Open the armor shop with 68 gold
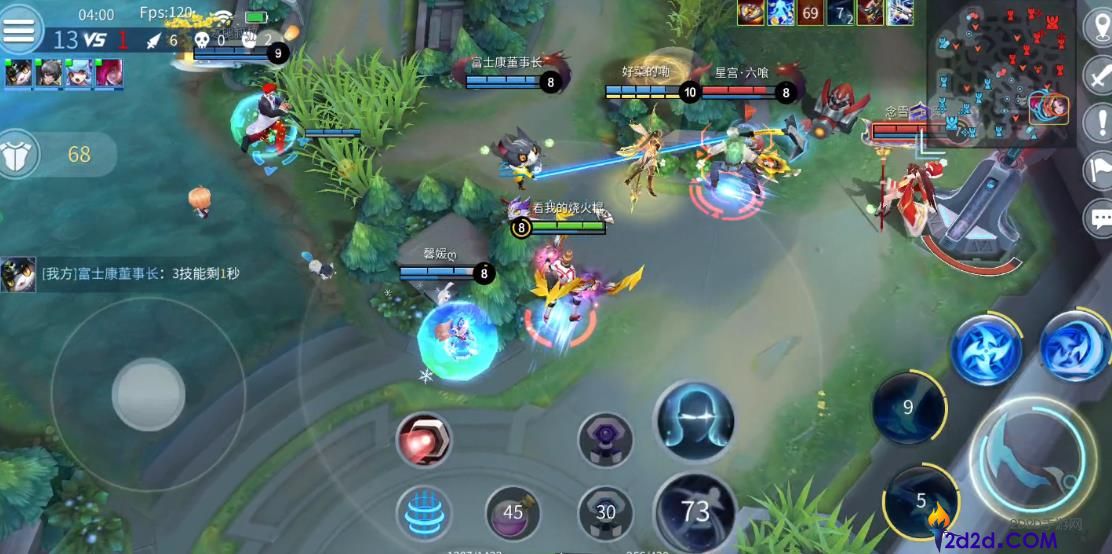Screen dimensions: 1112x554 click(56, 155)
